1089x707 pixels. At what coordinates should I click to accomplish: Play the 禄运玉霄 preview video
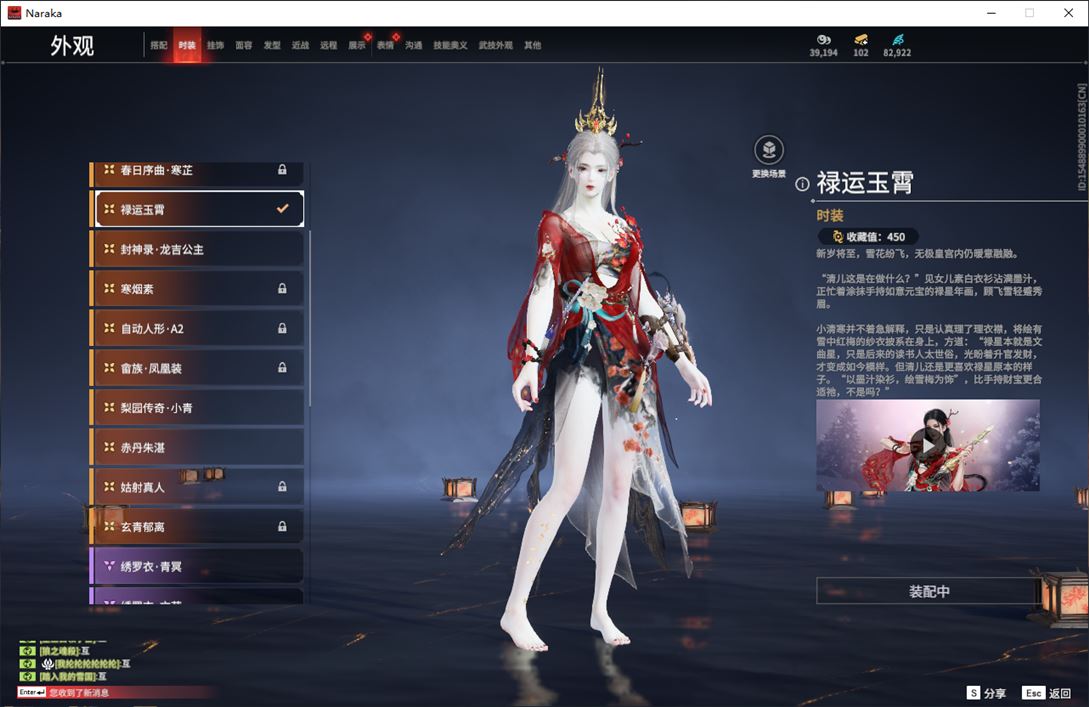pyautogui.click(x=928, y=442)
